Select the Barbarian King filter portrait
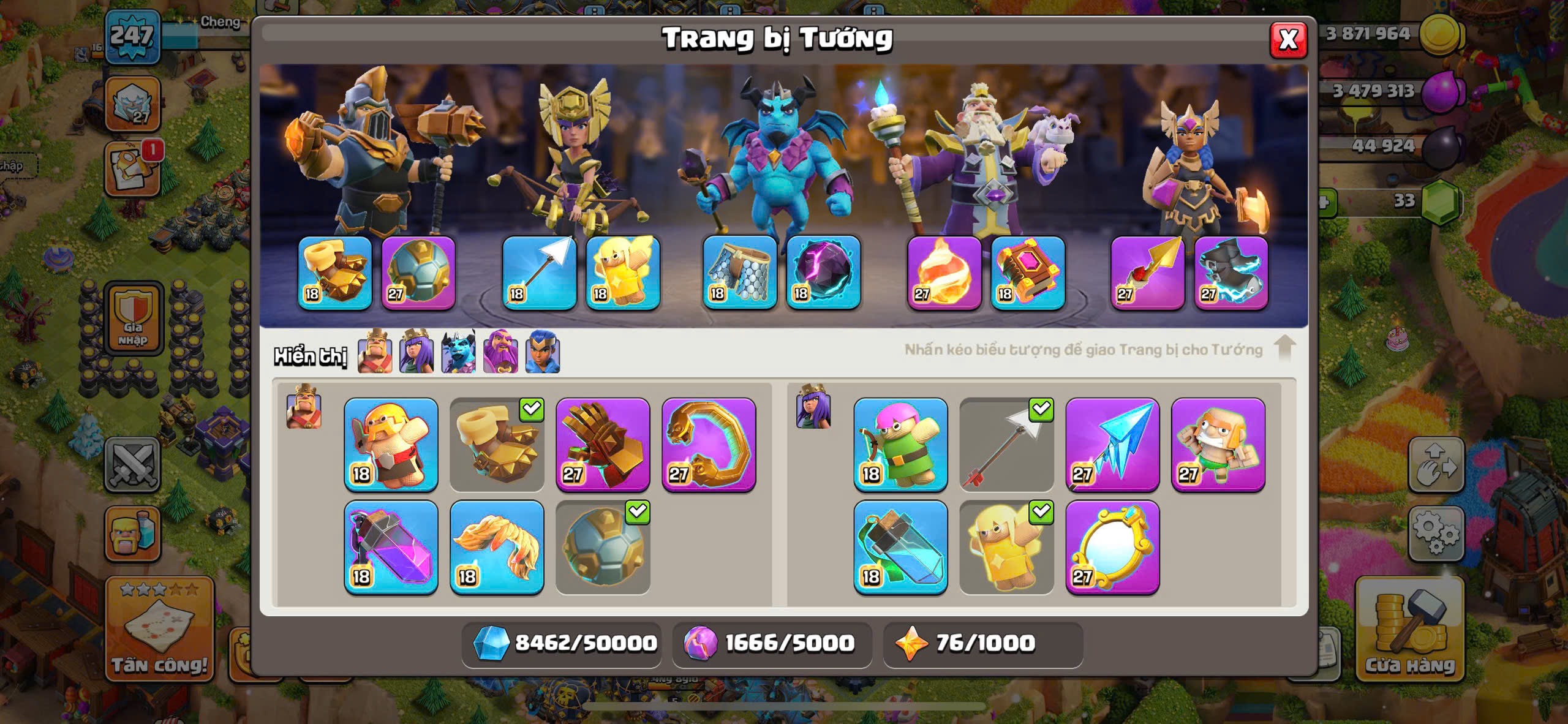The width and height of the screenshot is (1568, 724). pyautogui.click(x=374, y=352)
